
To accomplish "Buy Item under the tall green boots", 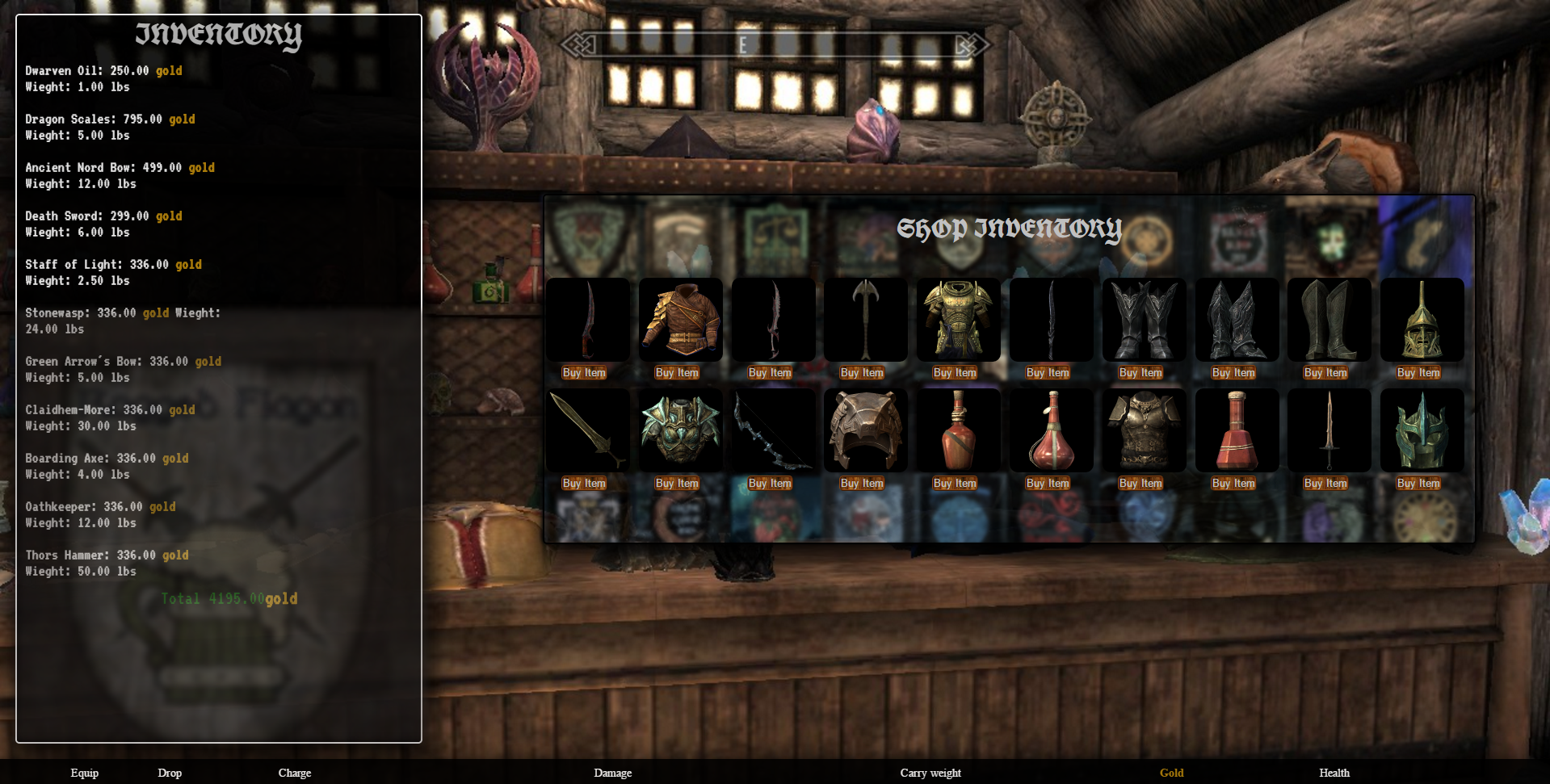I will (1325, 372).
